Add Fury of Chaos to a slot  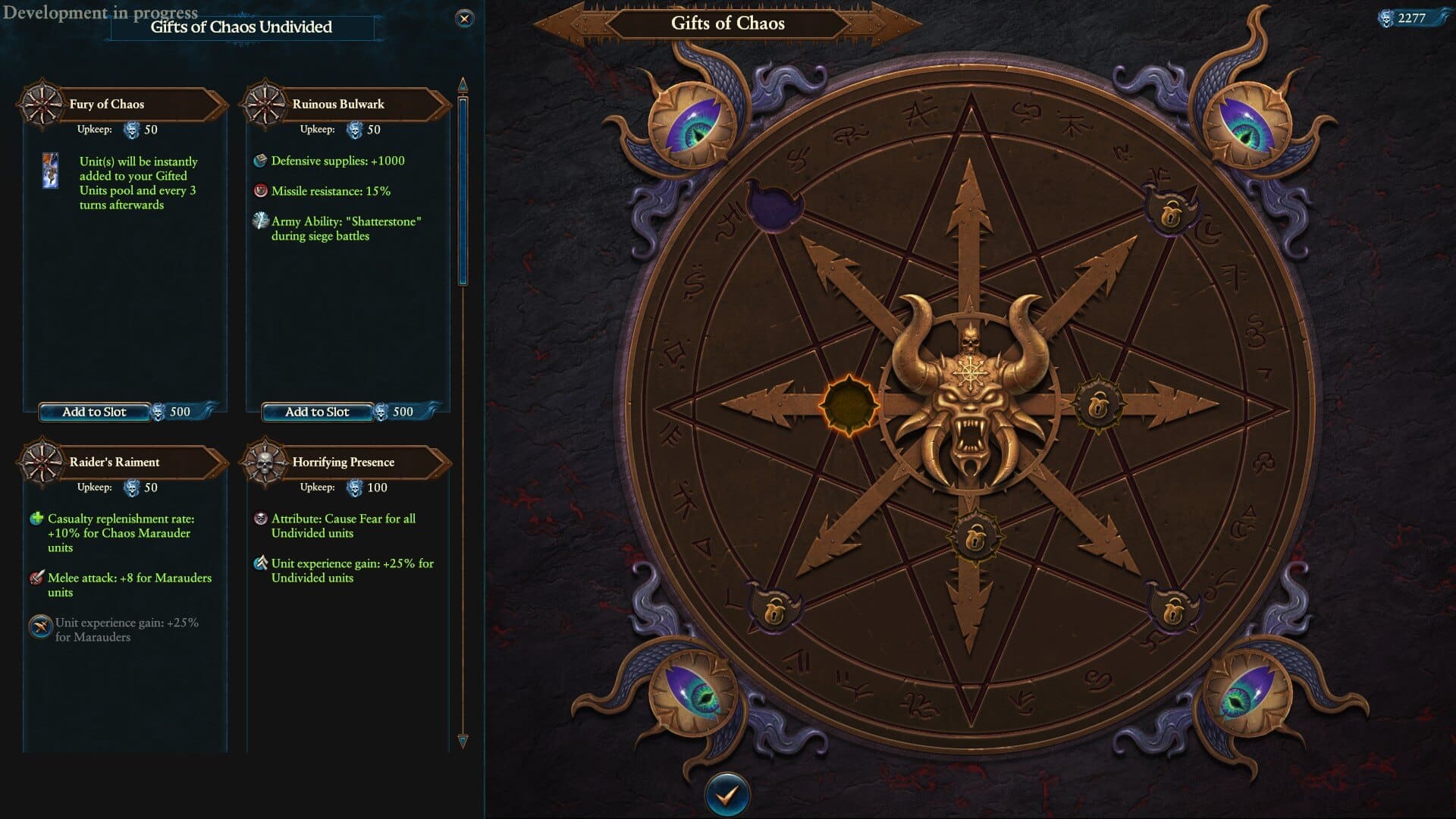pyautogui.click(x=94, y=412)
